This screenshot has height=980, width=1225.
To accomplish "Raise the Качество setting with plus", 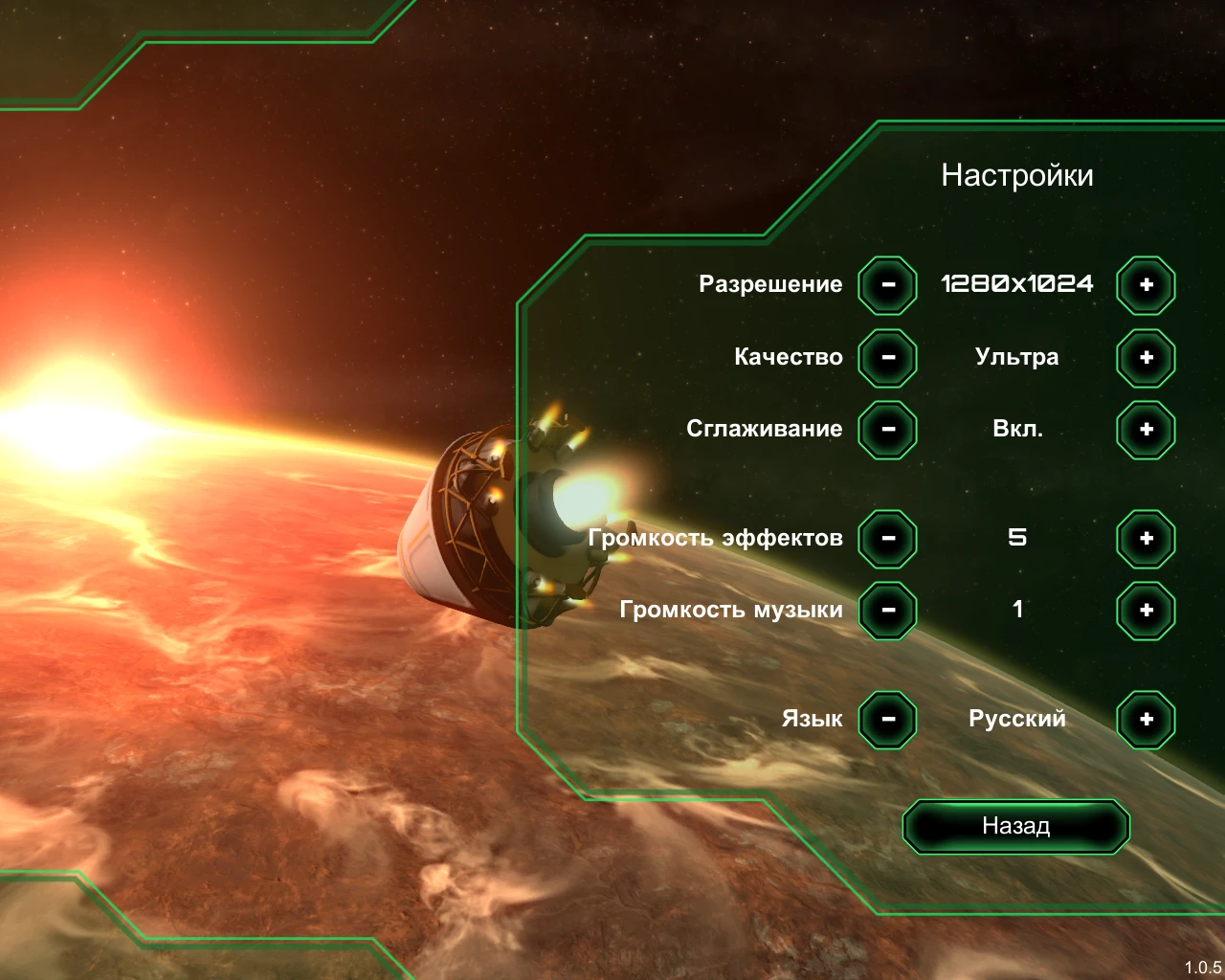I will click(x=1145, y=357).
